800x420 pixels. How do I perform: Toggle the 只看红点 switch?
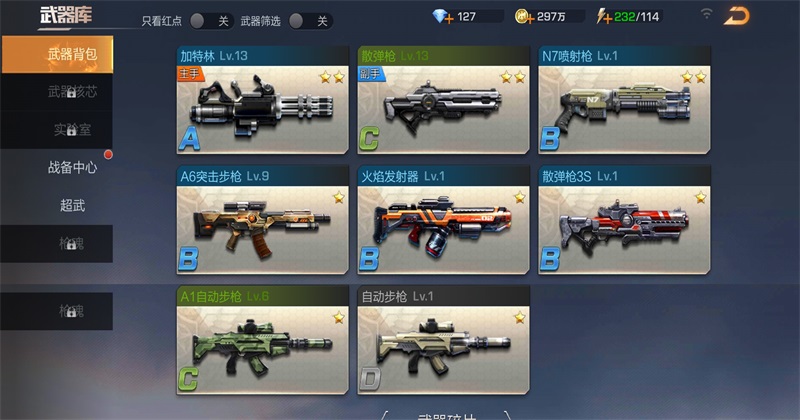tap(211, 20)
